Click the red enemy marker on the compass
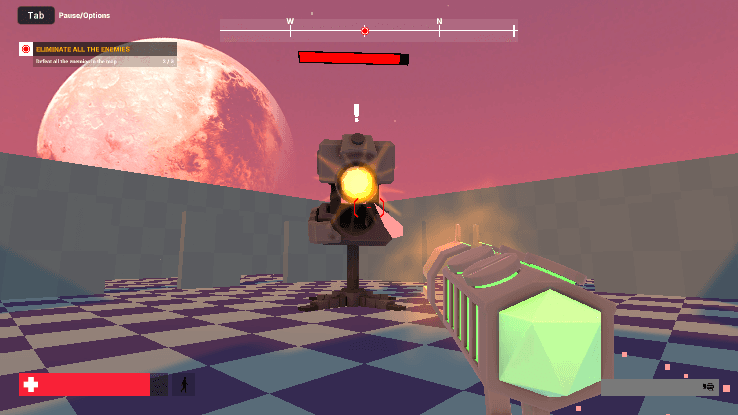This screenshot has width=738, height=415. pyautogui.click(x=365, y=31)
